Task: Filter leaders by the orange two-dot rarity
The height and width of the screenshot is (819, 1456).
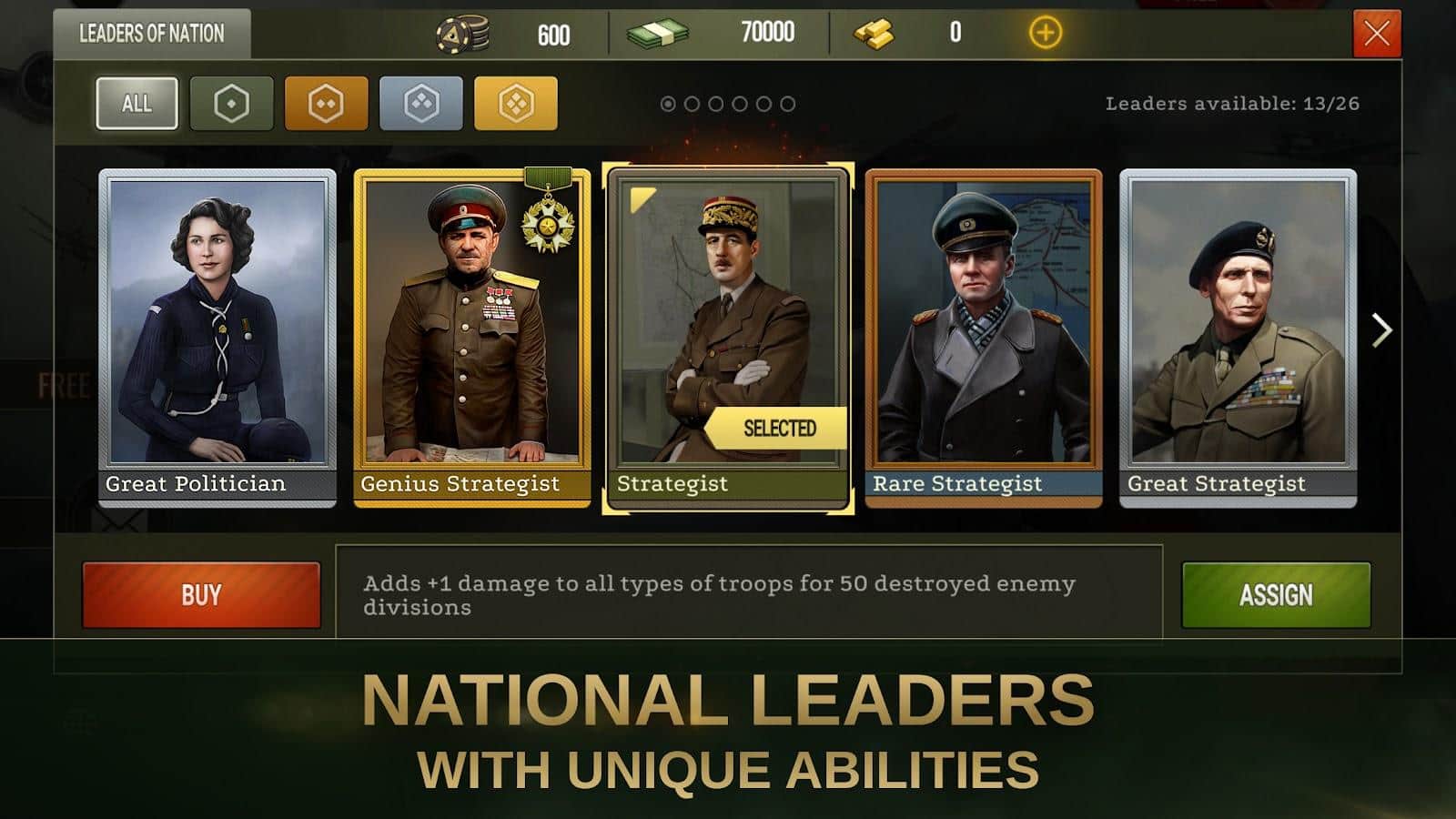Action: click(326, 104)
